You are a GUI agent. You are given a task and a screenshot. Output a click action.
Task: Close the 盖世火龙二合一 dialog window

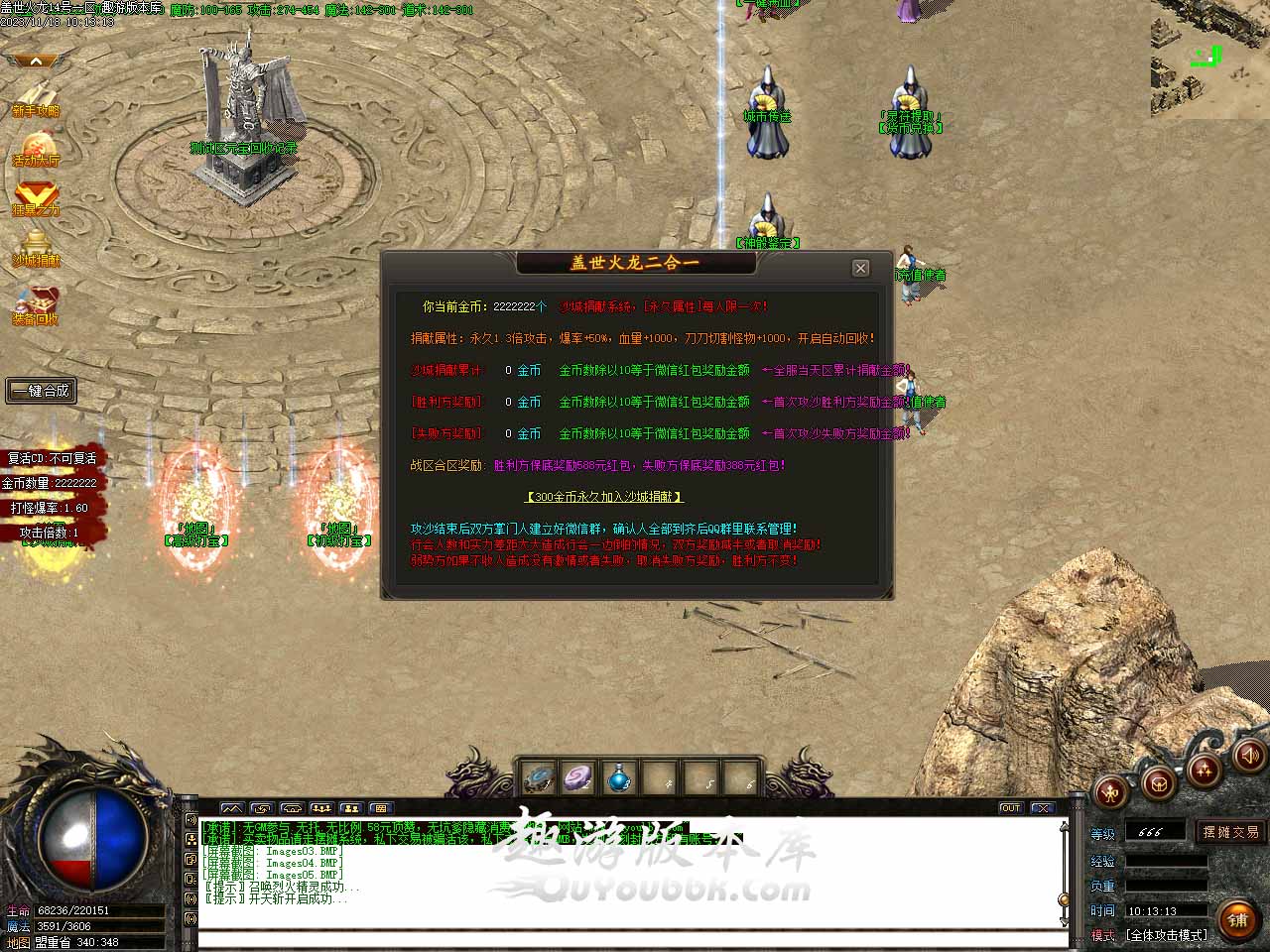860,268
